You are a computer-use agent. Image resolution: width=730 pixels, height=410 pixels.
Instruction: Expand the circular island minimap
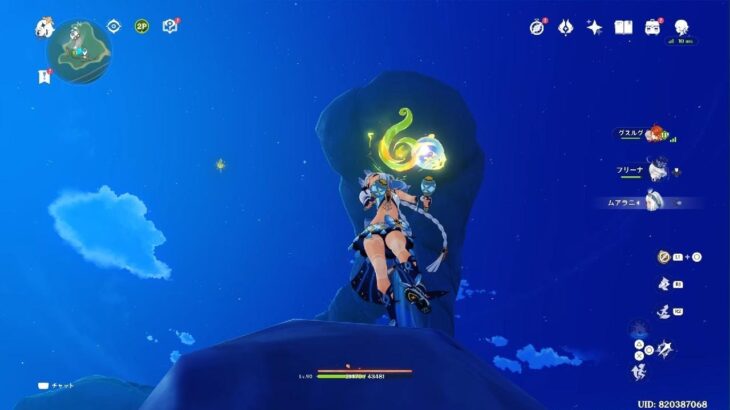tap(79, 51)
